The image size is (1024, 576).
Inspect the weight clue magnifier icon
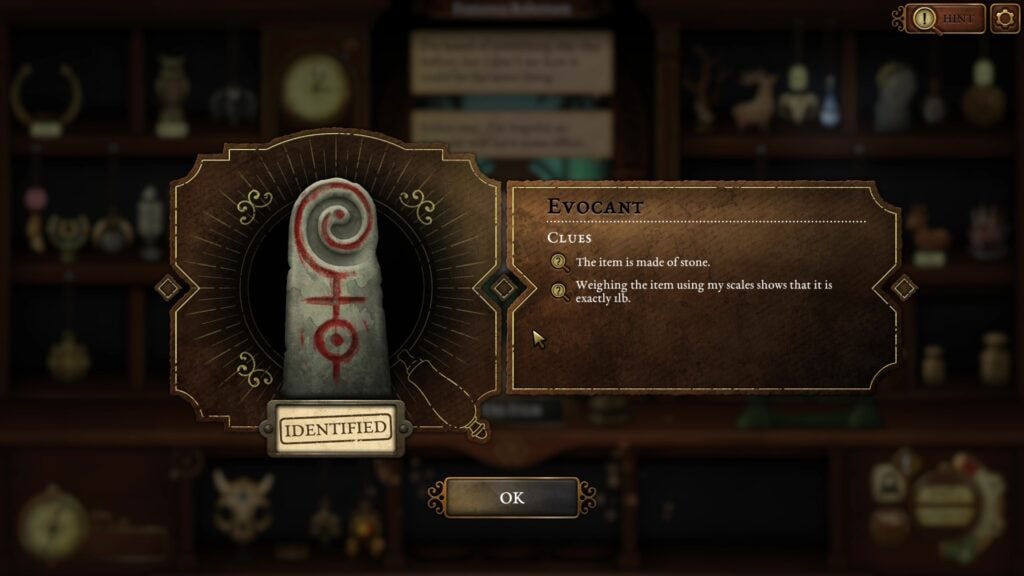[559, 291]
